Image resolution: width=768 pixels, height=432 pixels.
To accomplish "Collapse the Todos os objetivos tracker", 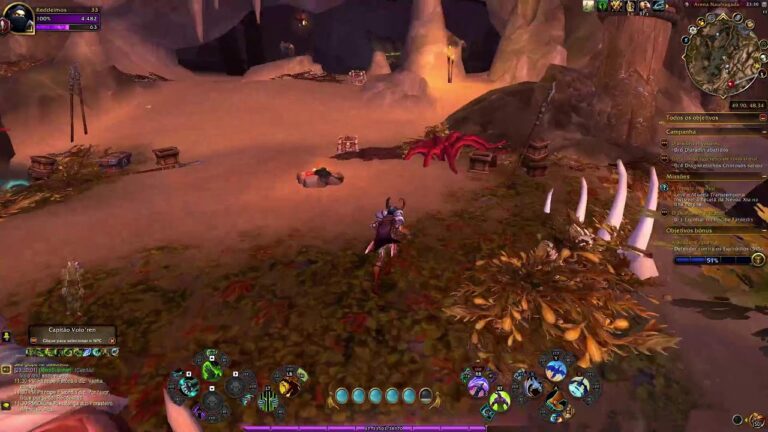I will point(761,118).
